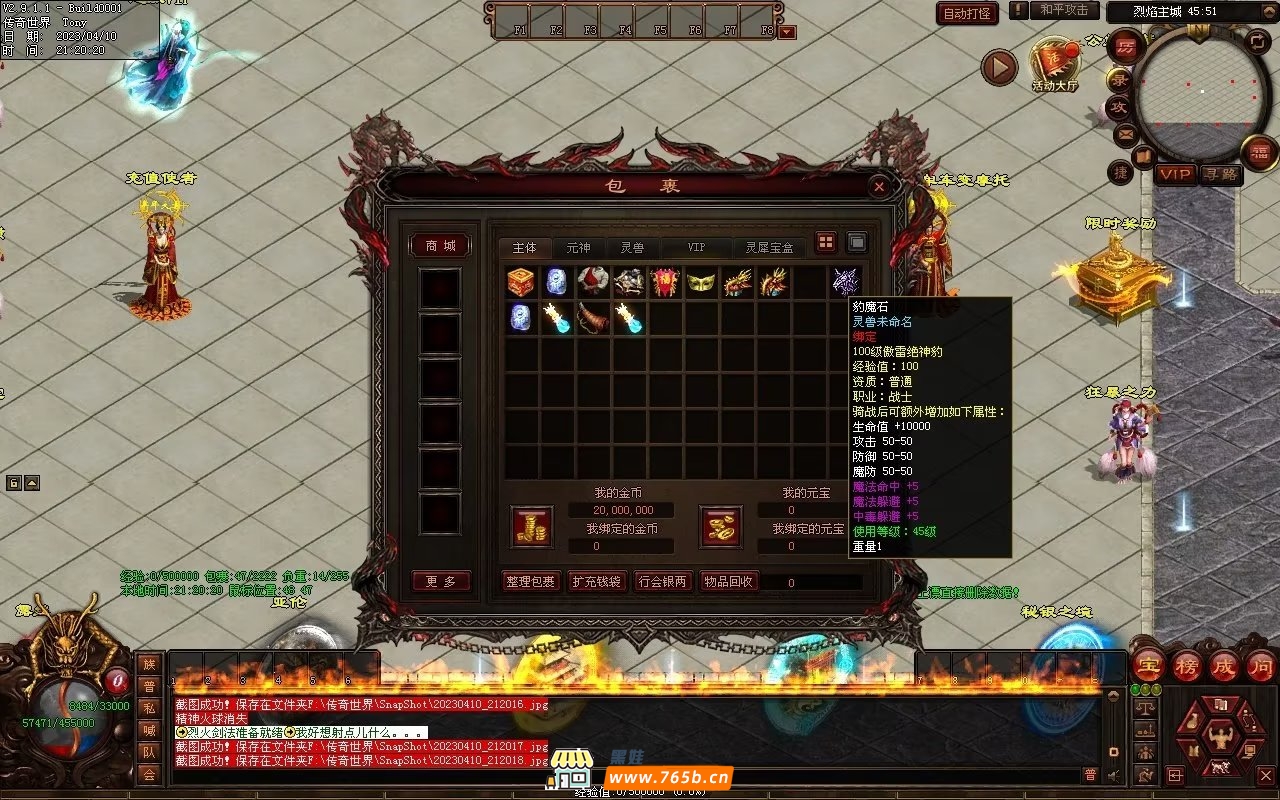Open the VIP bag tab

[x=696, y=248]
